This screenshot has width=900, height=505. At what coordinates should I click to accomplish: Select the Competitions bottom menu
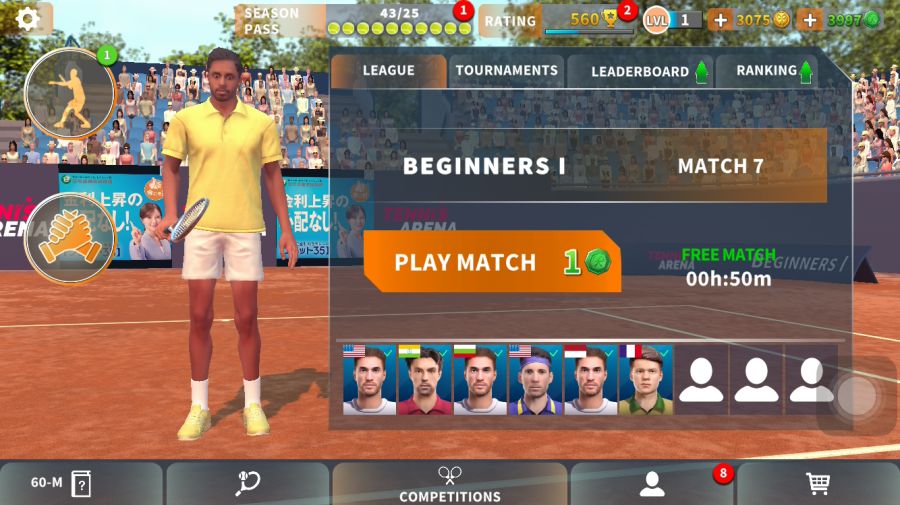tap(450, 483)
